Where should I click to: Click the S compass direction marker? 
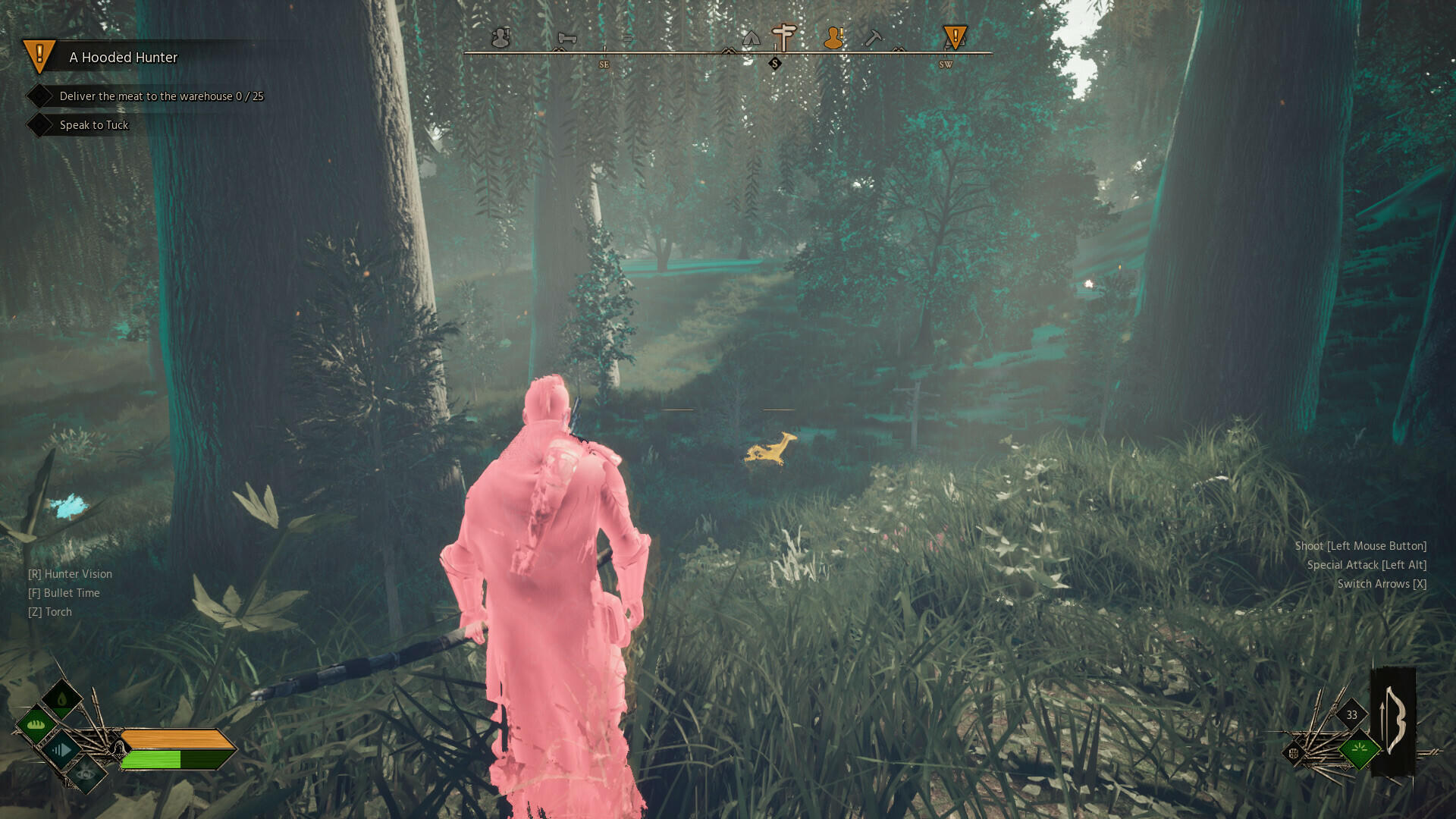[775, 64]
